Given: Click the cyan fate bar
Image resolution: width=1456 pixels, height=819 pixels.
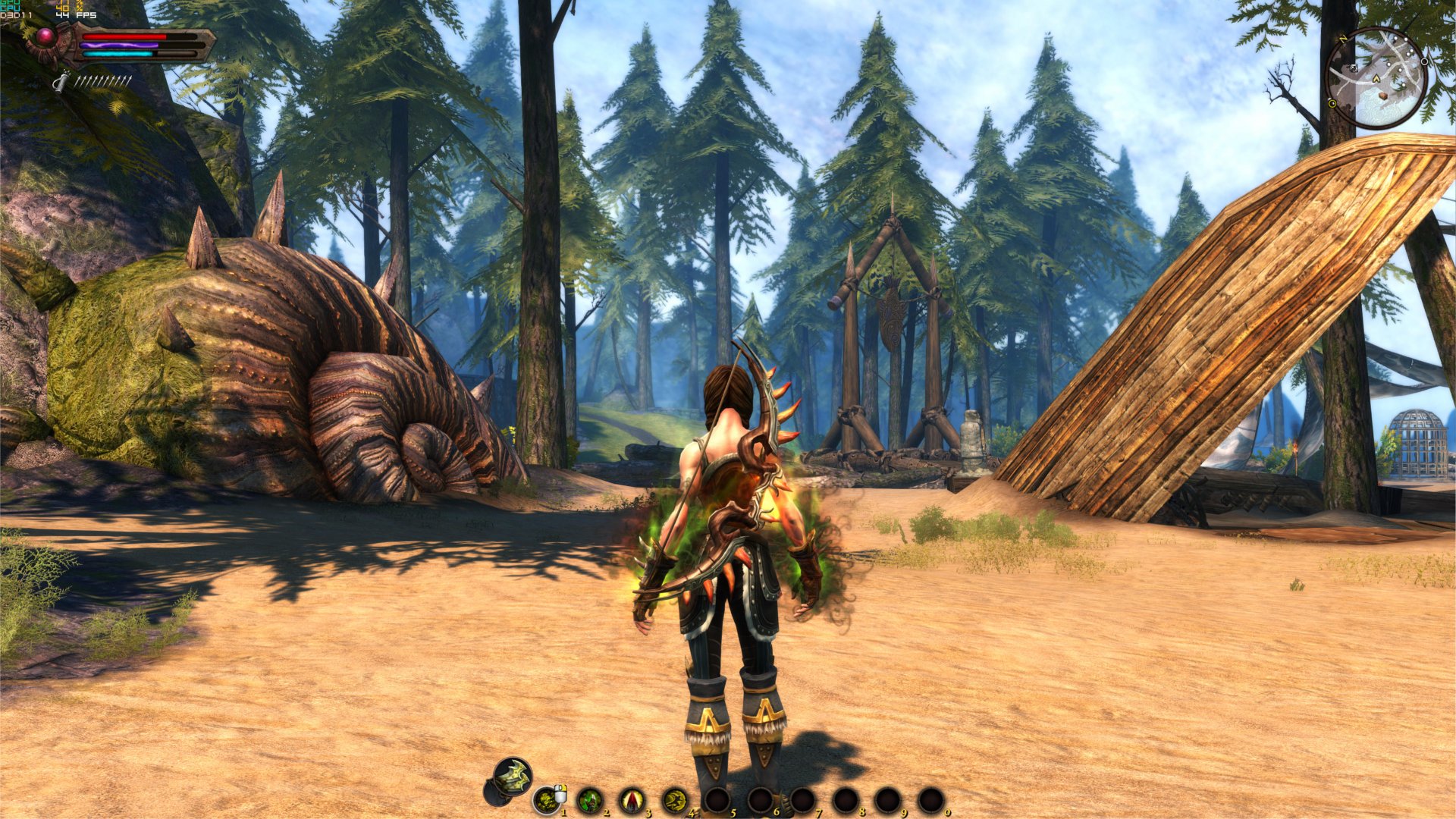Looking at the screenshot, I should [118, 54].
